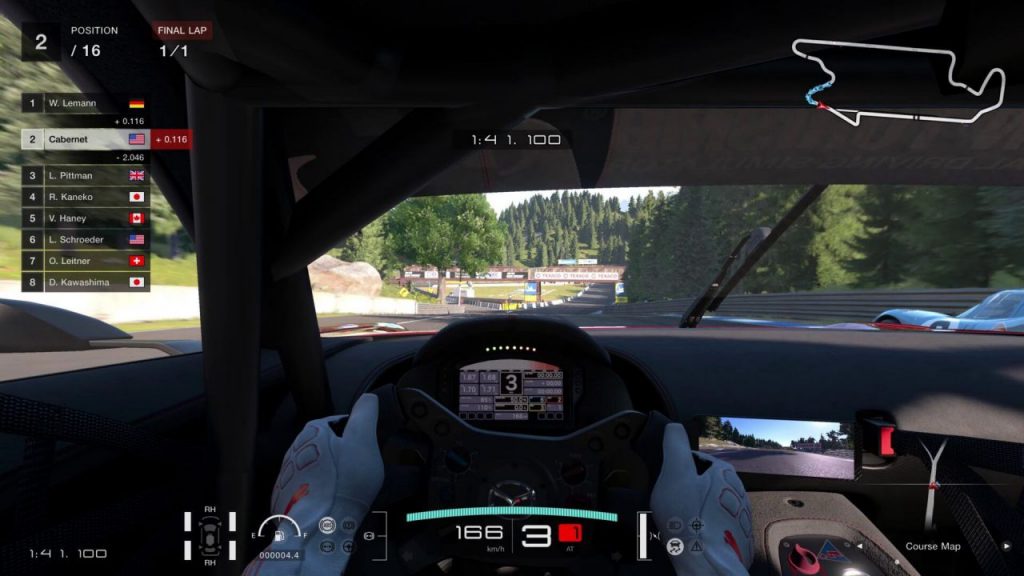The image size is (1024, 576).
Task: Select D. Kawashima in the standings
Action: pyautogui.click(x=85, y=282)
